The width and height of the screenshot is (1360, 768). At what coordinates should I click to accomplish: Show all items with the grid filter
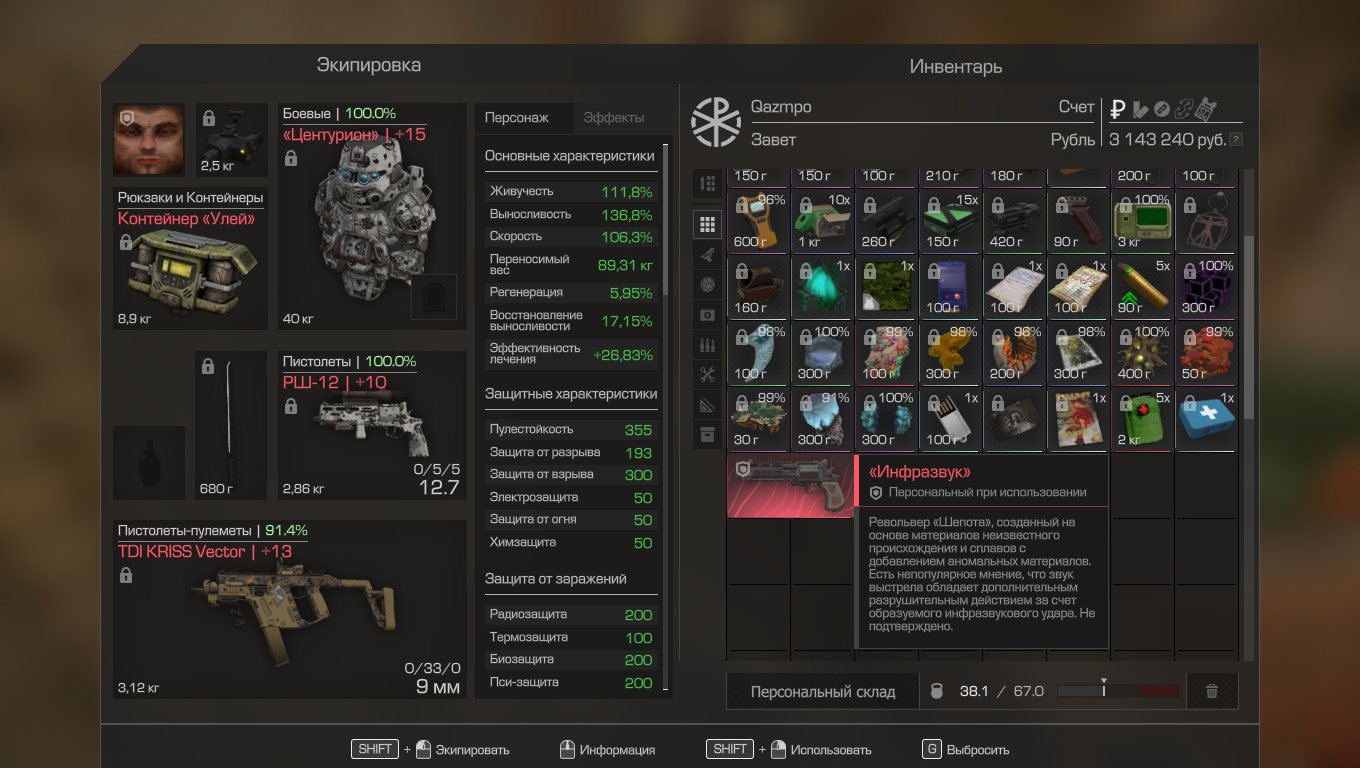(708, 224)
